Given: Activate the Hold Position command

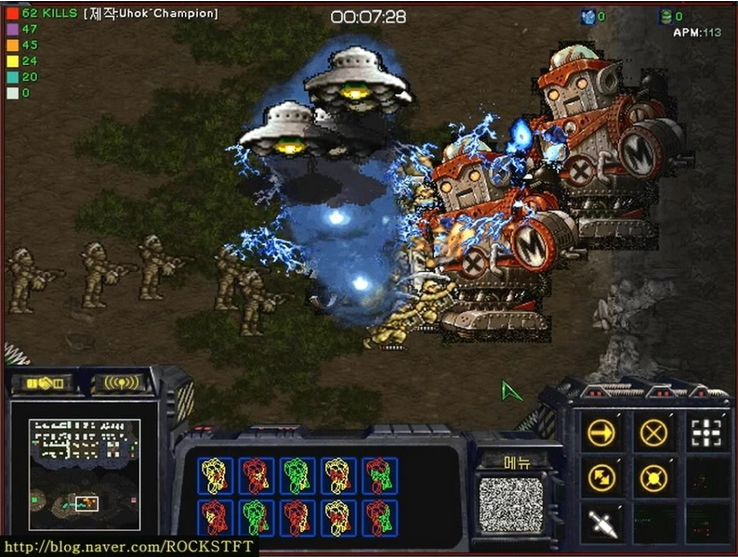Looking at the screenshot, I should (653, 477).
